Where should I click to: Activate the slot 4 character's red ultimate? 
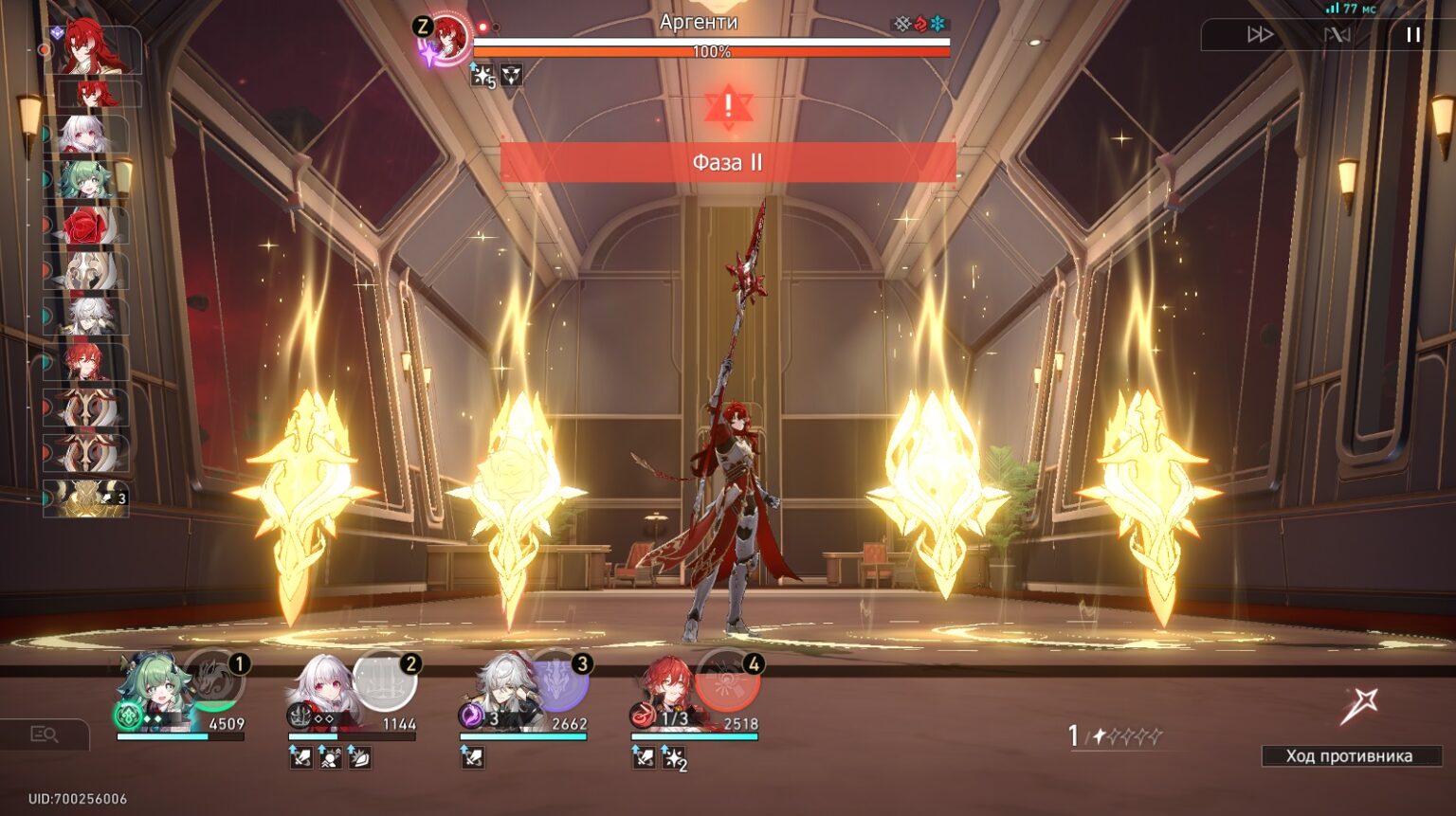728,680
